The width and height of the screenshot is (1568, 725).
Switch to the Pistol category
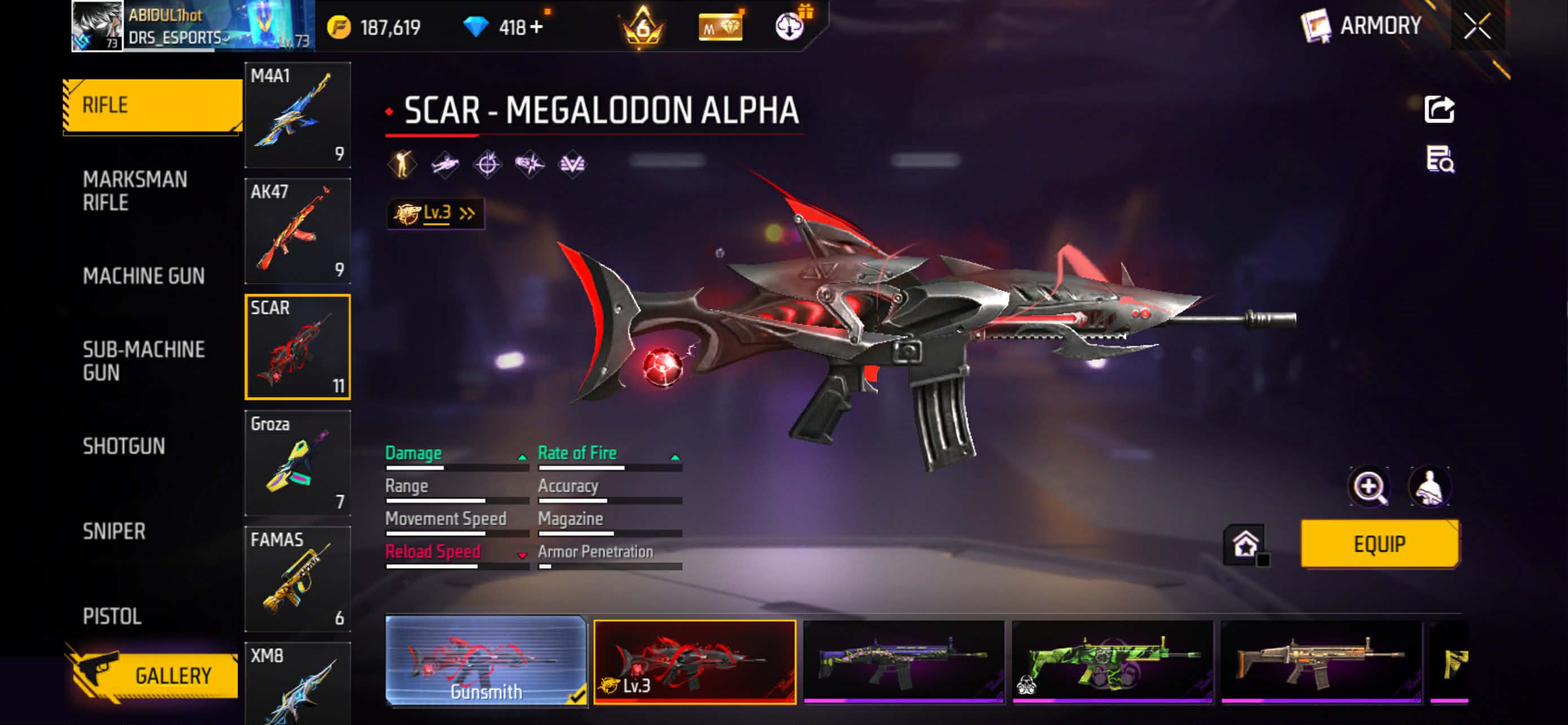[112, 616]
